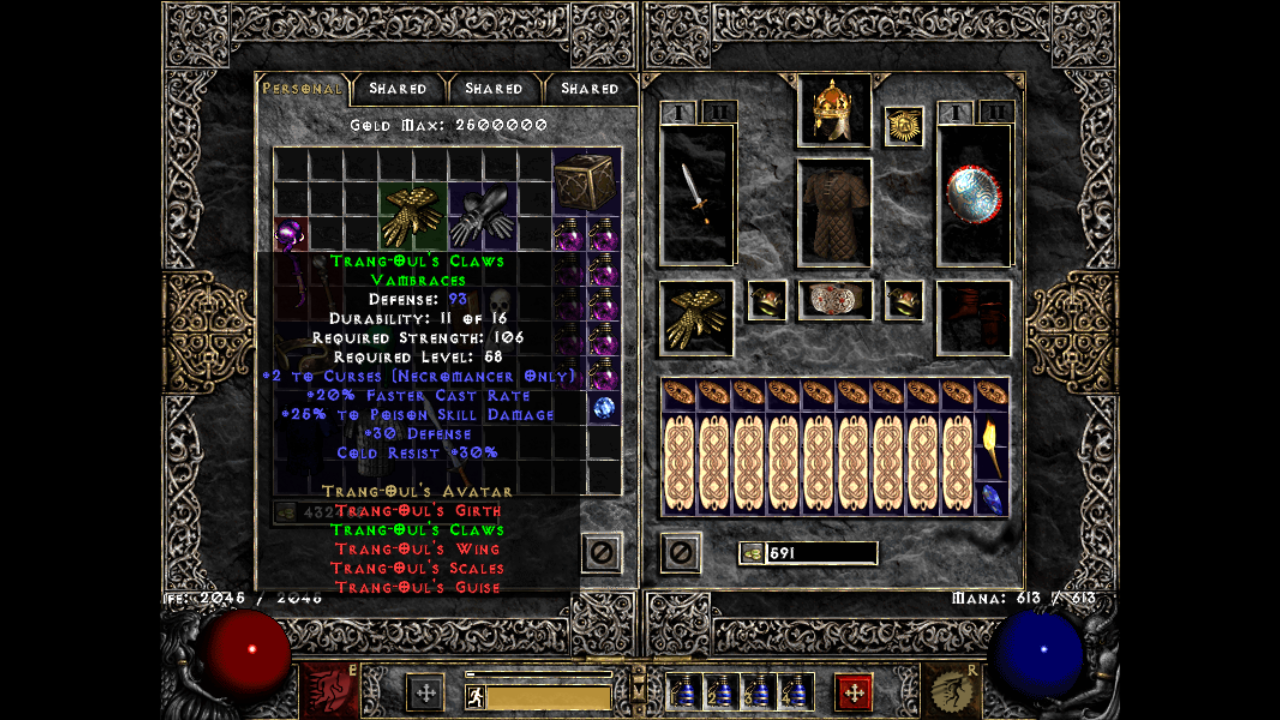Click the gold coin icon beside the inventory gold field
The image size is (1280, 720).
753,552
